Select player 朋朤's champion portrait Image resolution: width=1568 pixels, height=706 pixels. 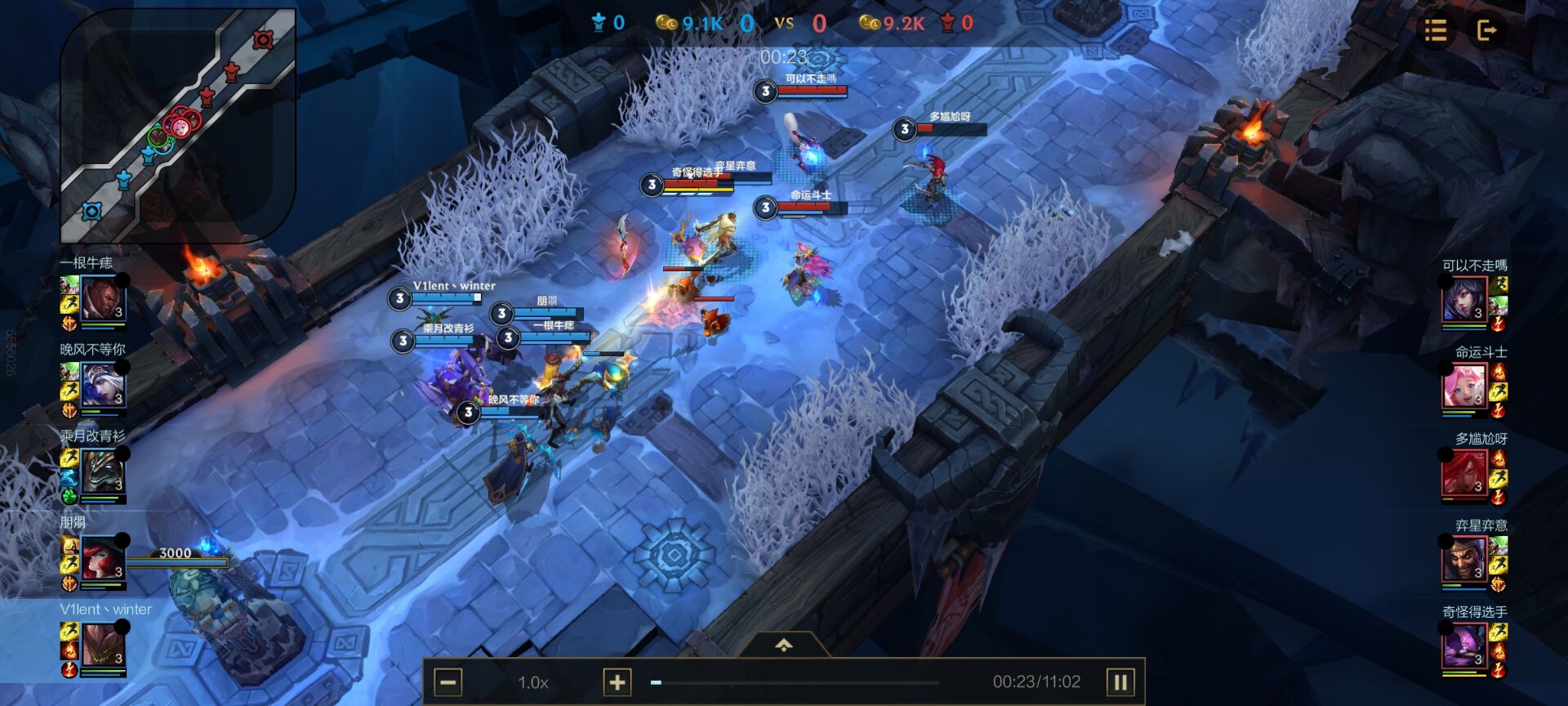pyautogui.click(x=103, y=561)
